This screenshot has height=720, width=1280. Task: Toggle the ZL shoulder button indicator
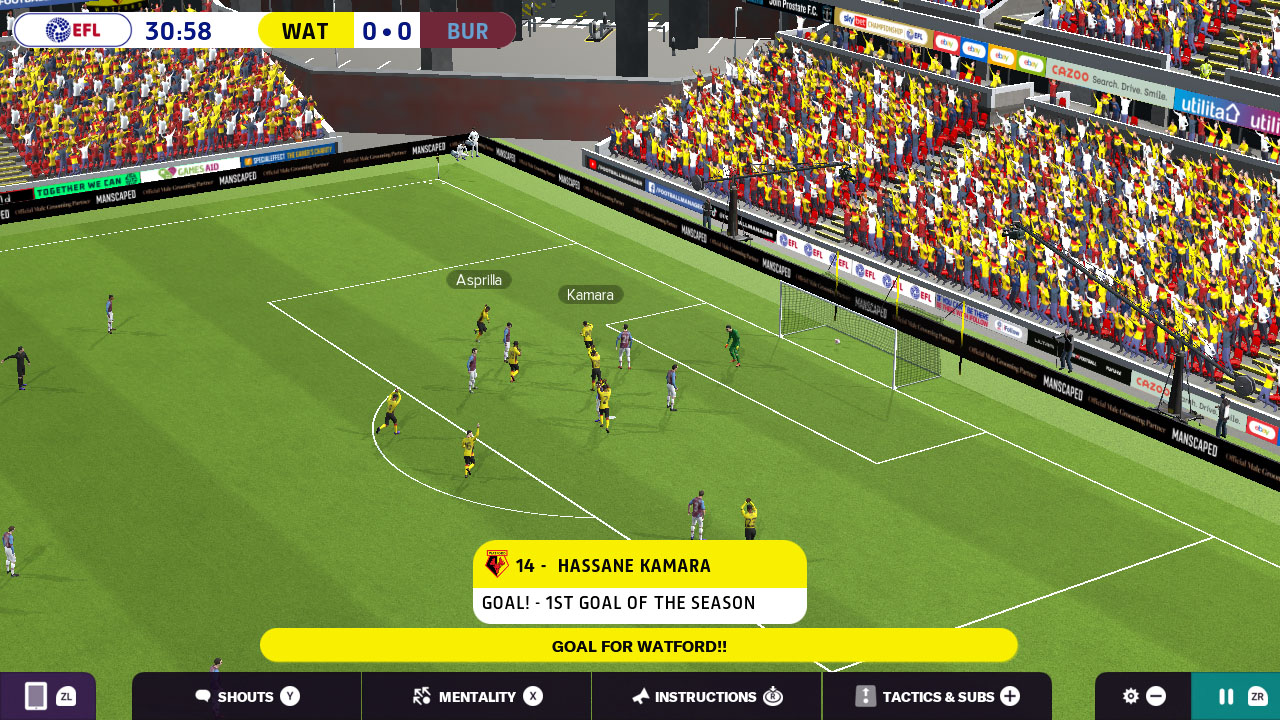coord(66,696)
